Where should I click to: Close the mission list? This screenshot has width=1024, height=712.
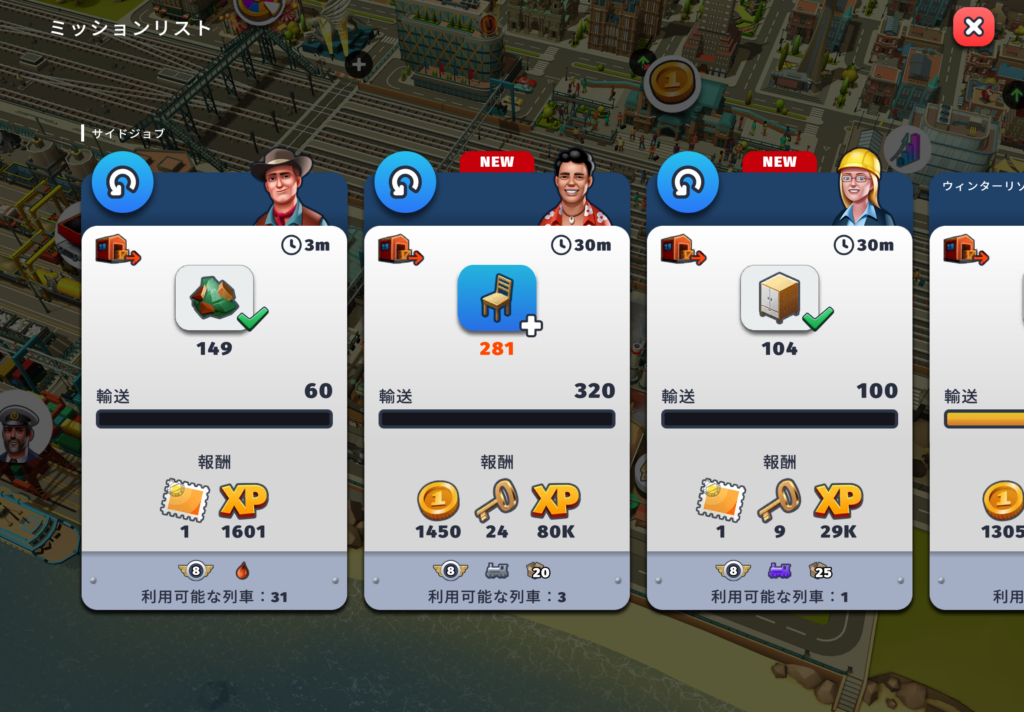[x=973, y=27]
